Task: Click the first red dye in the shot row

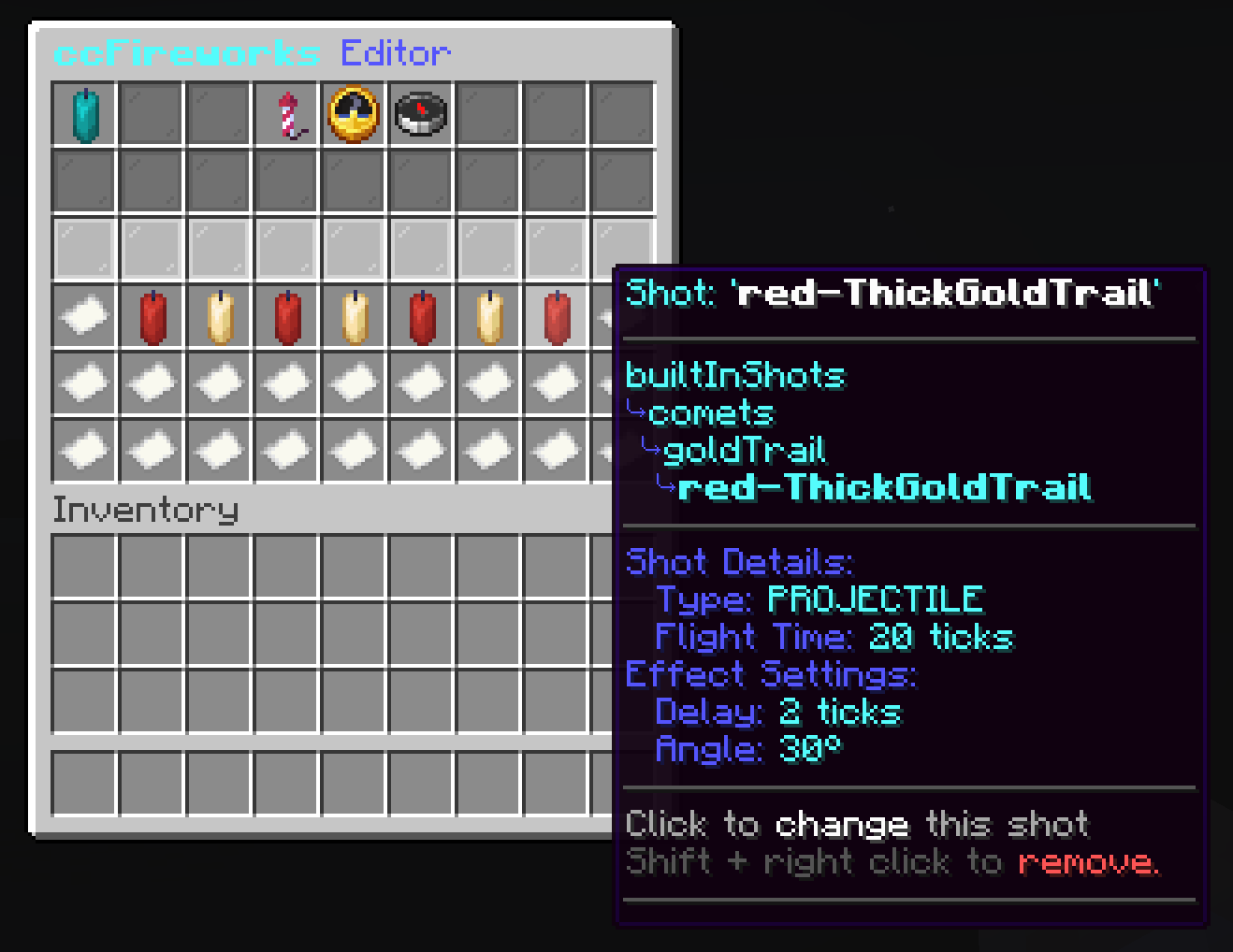Action: [x=152, y=315]
